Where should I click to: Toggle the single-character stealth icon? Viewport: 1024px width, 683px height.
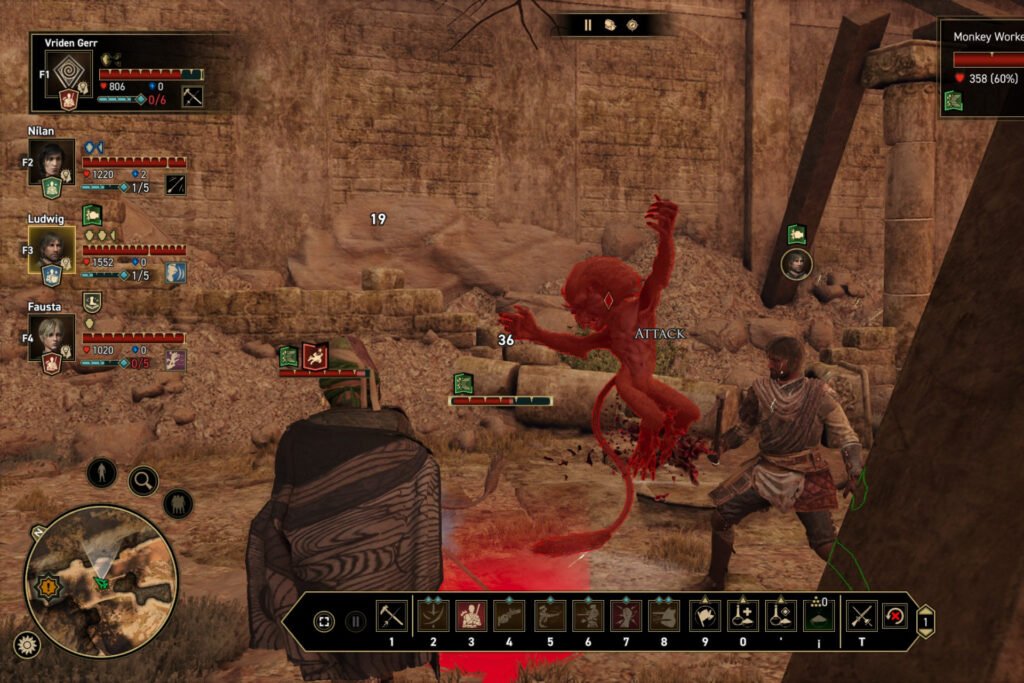click(101, 472)
